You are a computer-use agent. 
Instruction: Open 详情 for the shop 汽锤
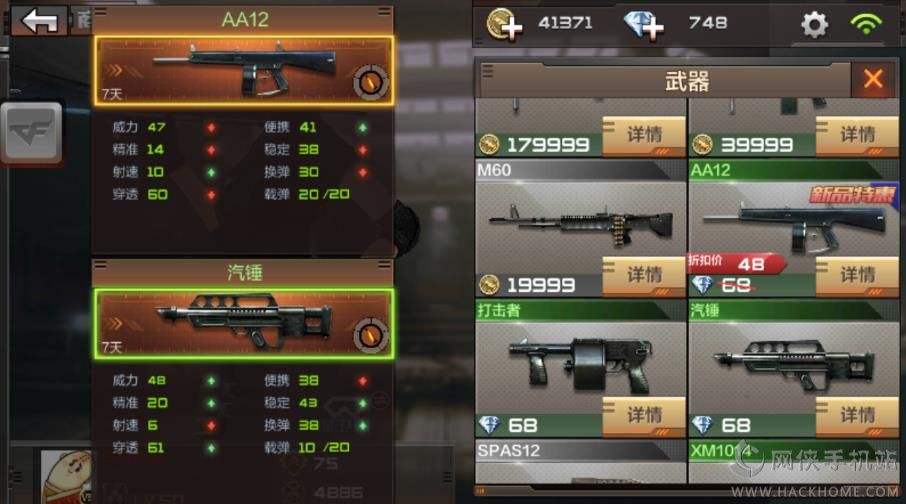coord(857,415)
